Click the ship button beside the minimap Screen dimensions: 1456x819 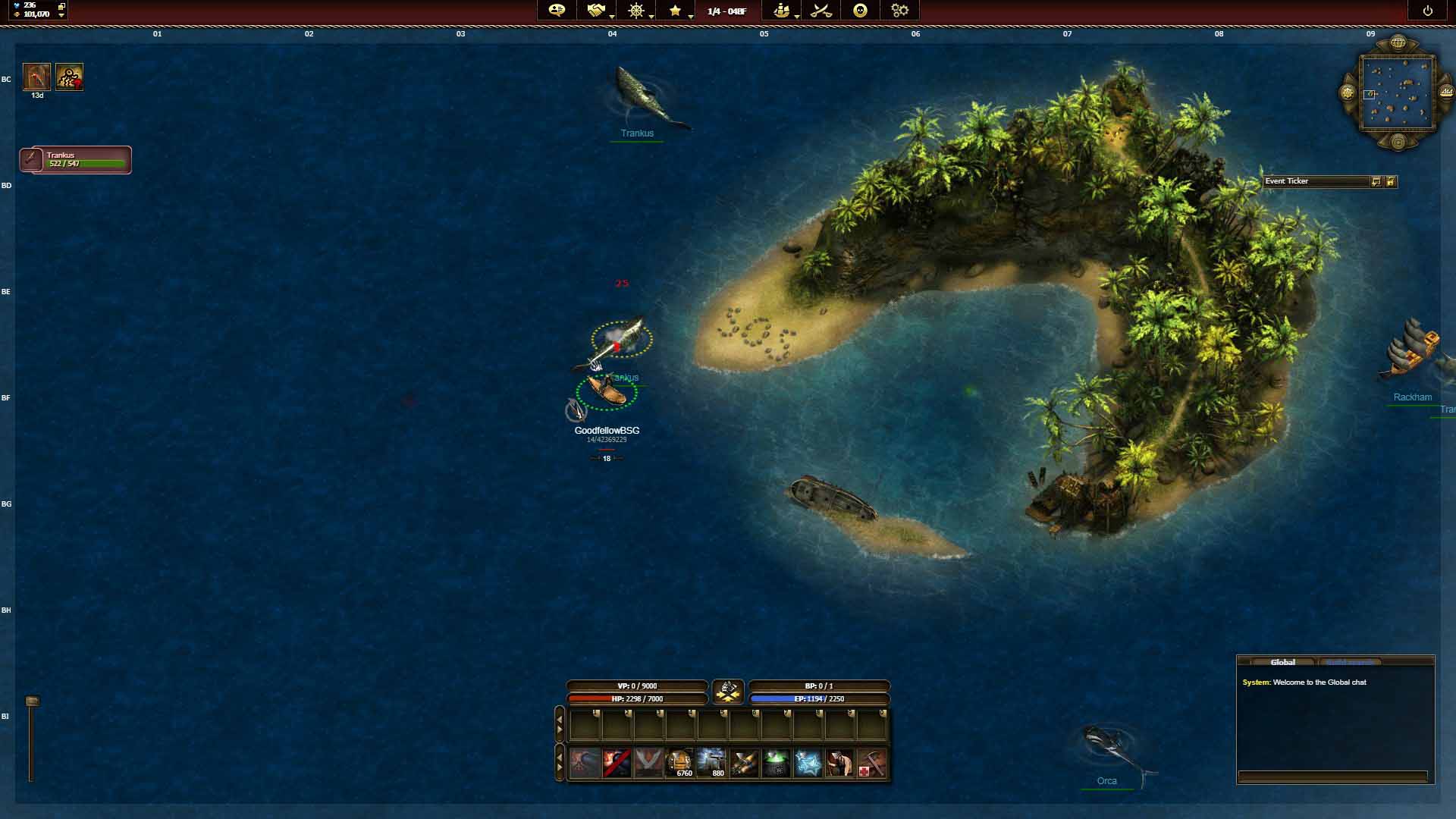point(1446,93)
